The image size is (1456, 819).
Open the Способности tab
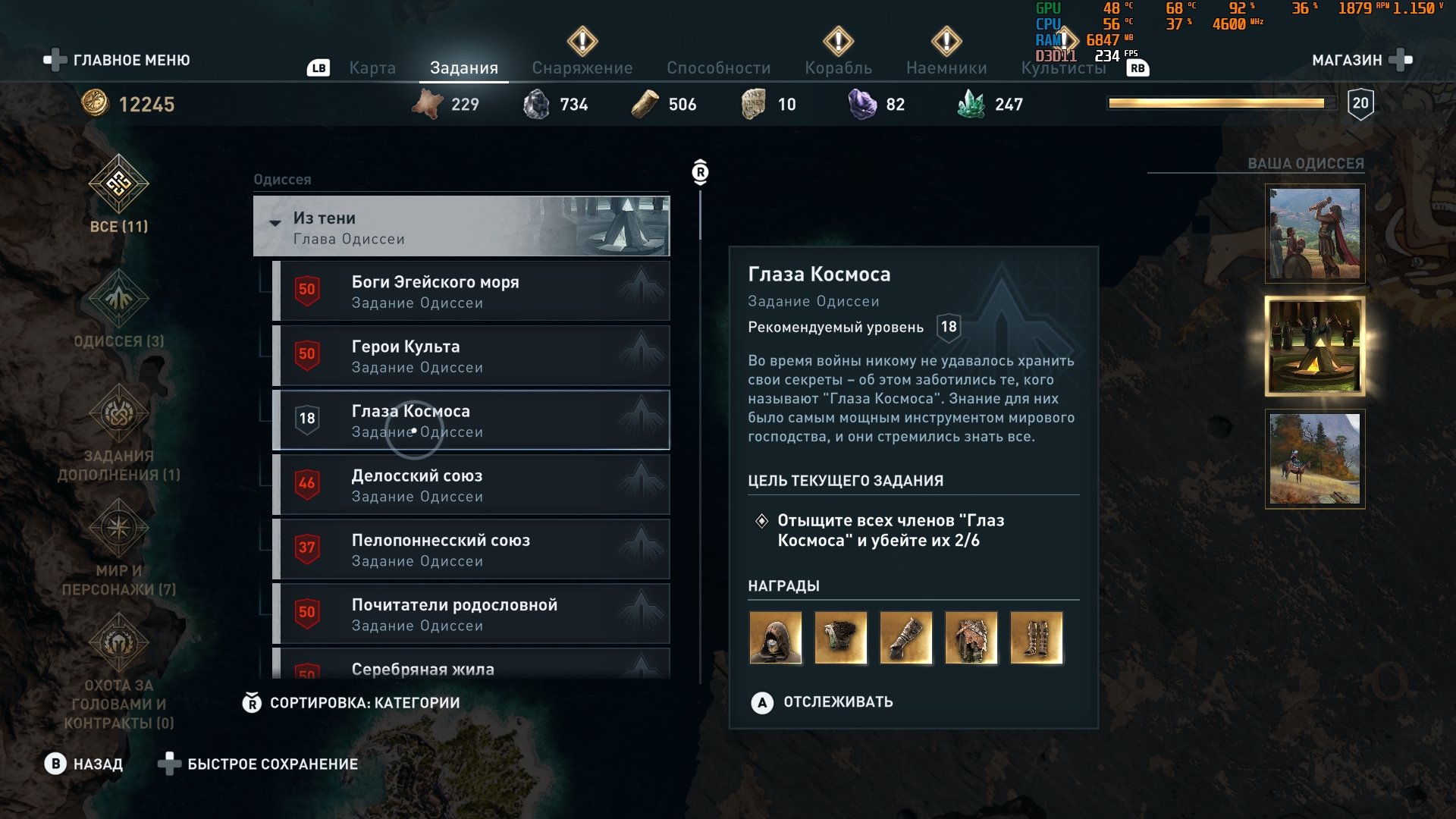[718, 68]
